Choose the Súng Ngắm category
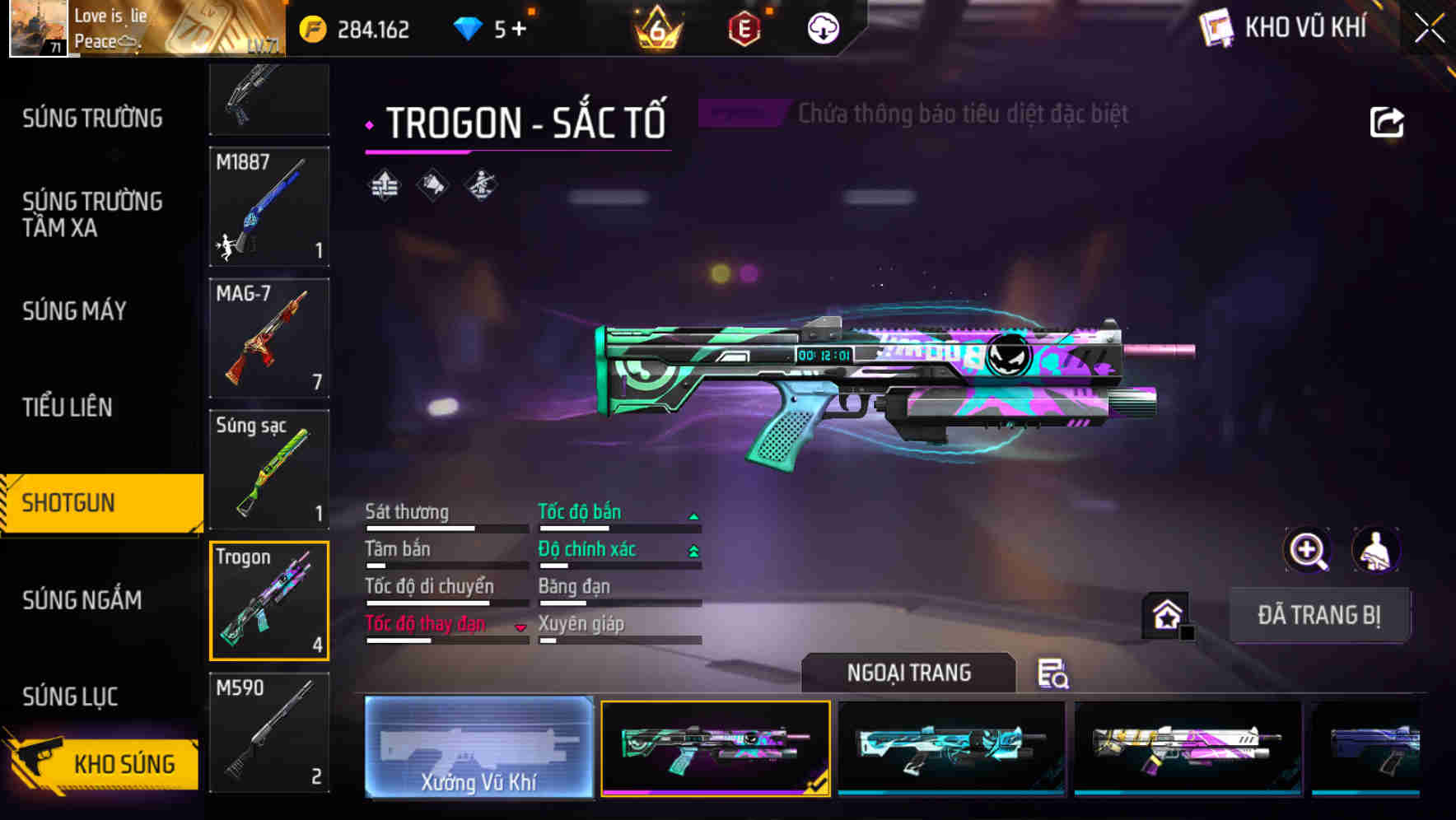Viewport: 1456px width, 820px height. pos(82,600)
